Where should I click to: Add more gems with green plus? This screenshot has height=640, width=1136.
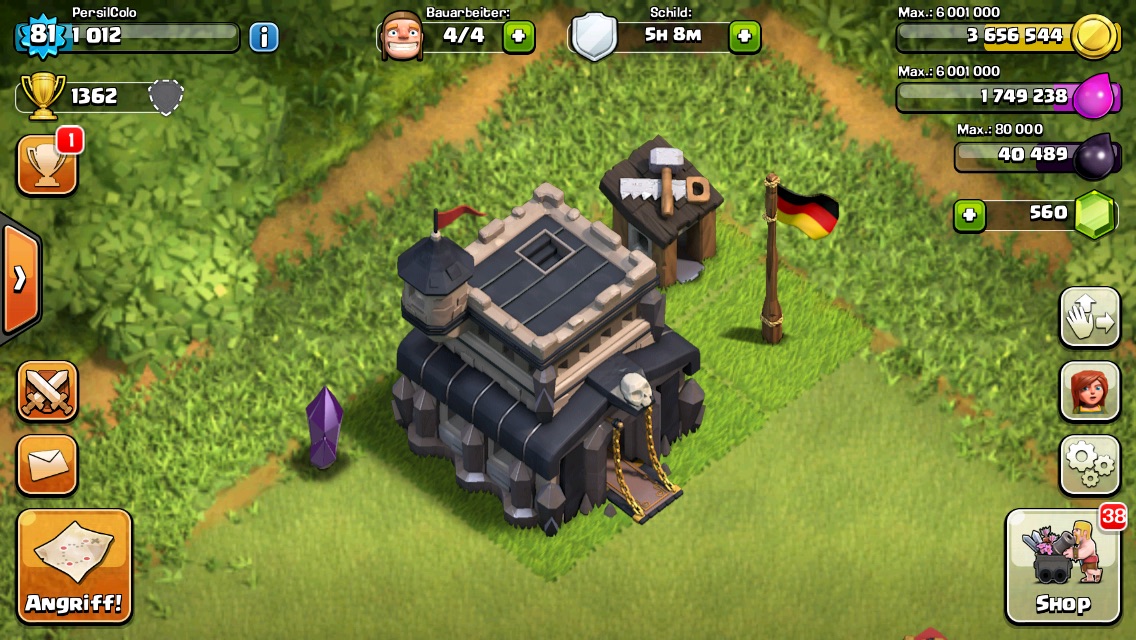[969, 214]
